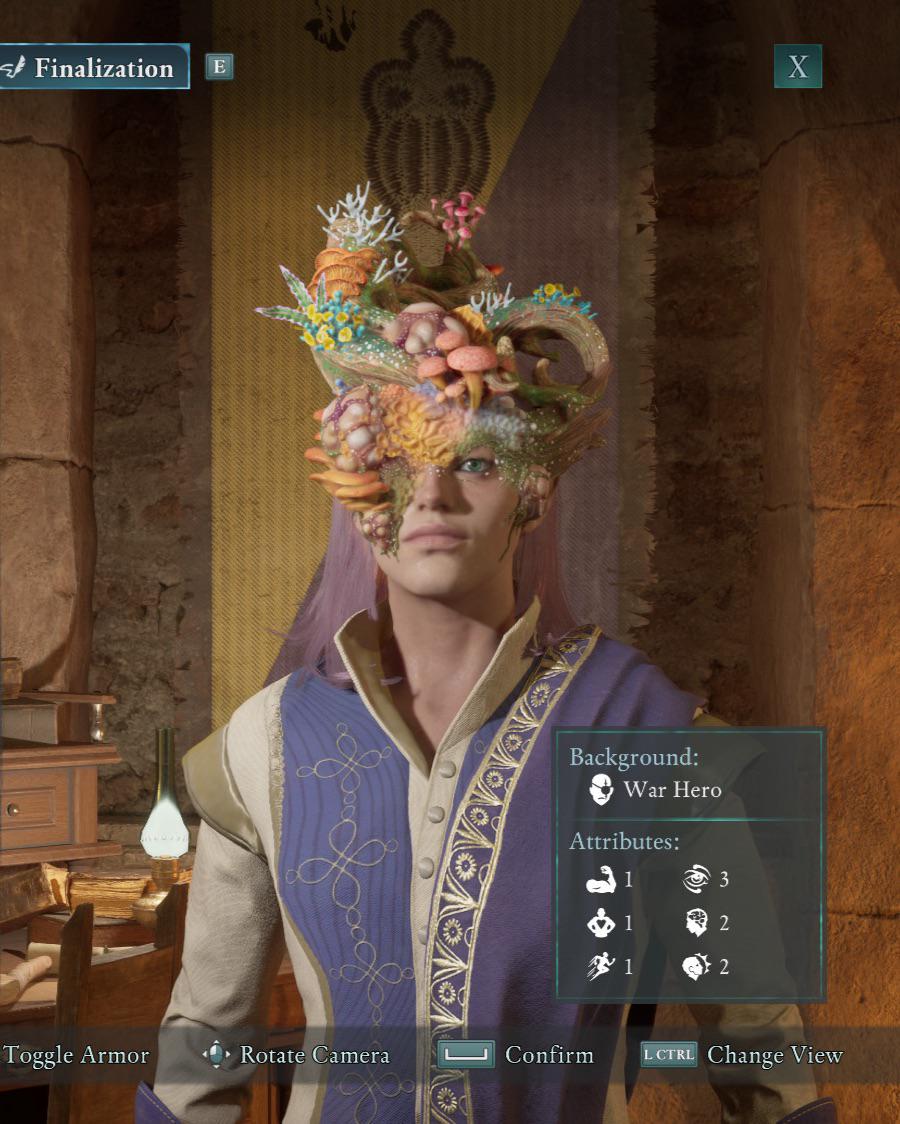Toggle Armor display on the character
Viewport: 900px width, 1124px height.
(x=76, y=1055)
